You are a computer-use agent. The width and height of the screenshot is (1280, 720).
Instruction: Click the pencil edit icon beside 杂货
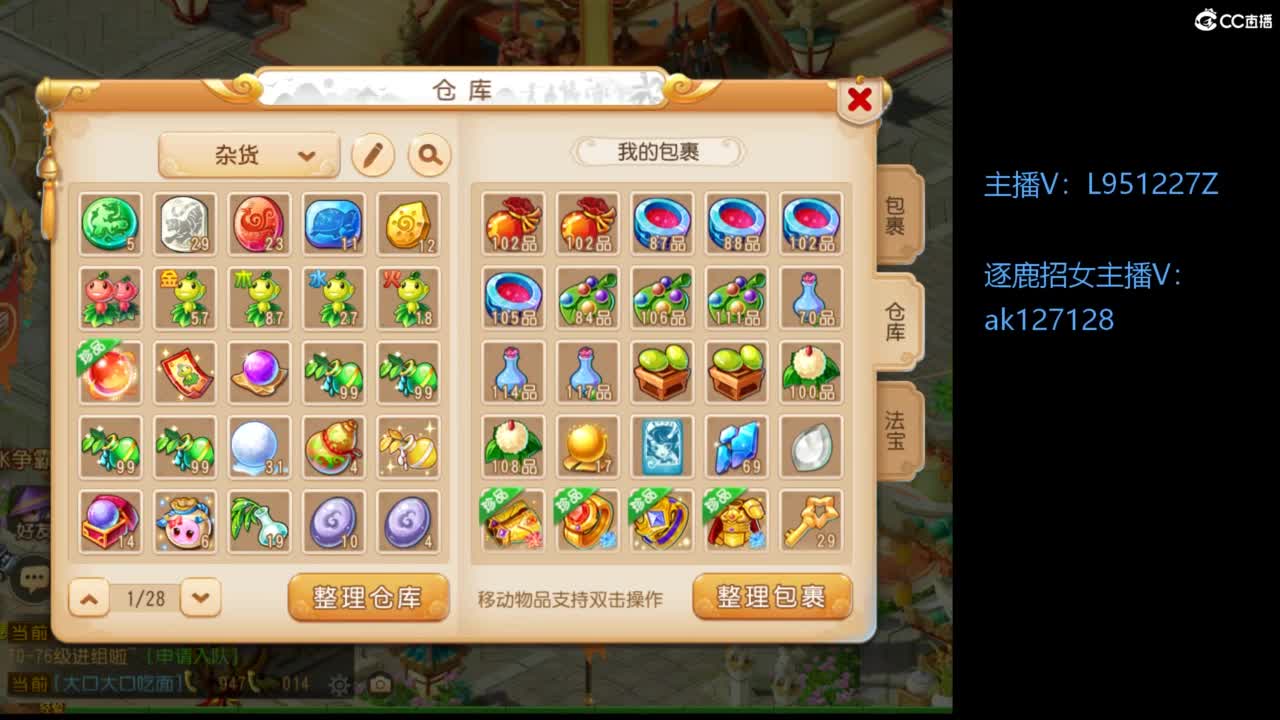point(371,156)
